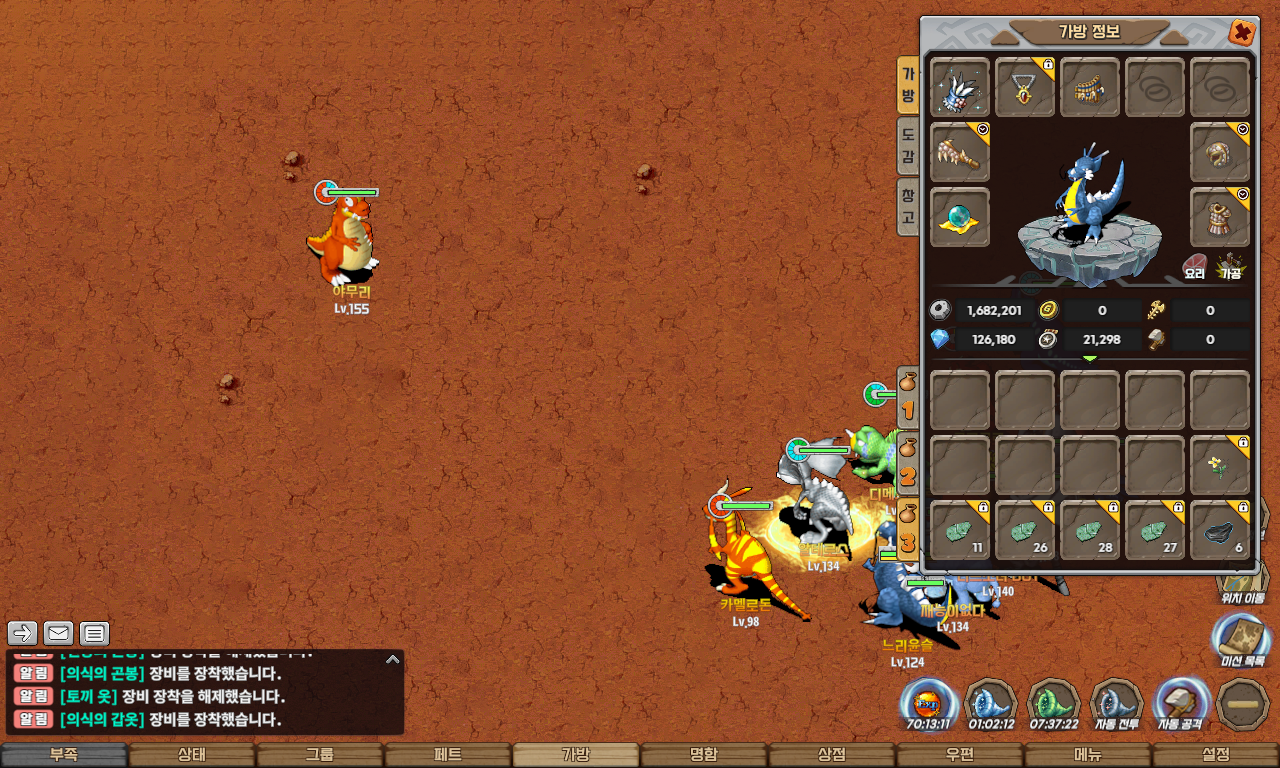Open the 설정 settings menu
Image resolution: width=1280 pixels, height=768 pixels.
[1216, 755]
